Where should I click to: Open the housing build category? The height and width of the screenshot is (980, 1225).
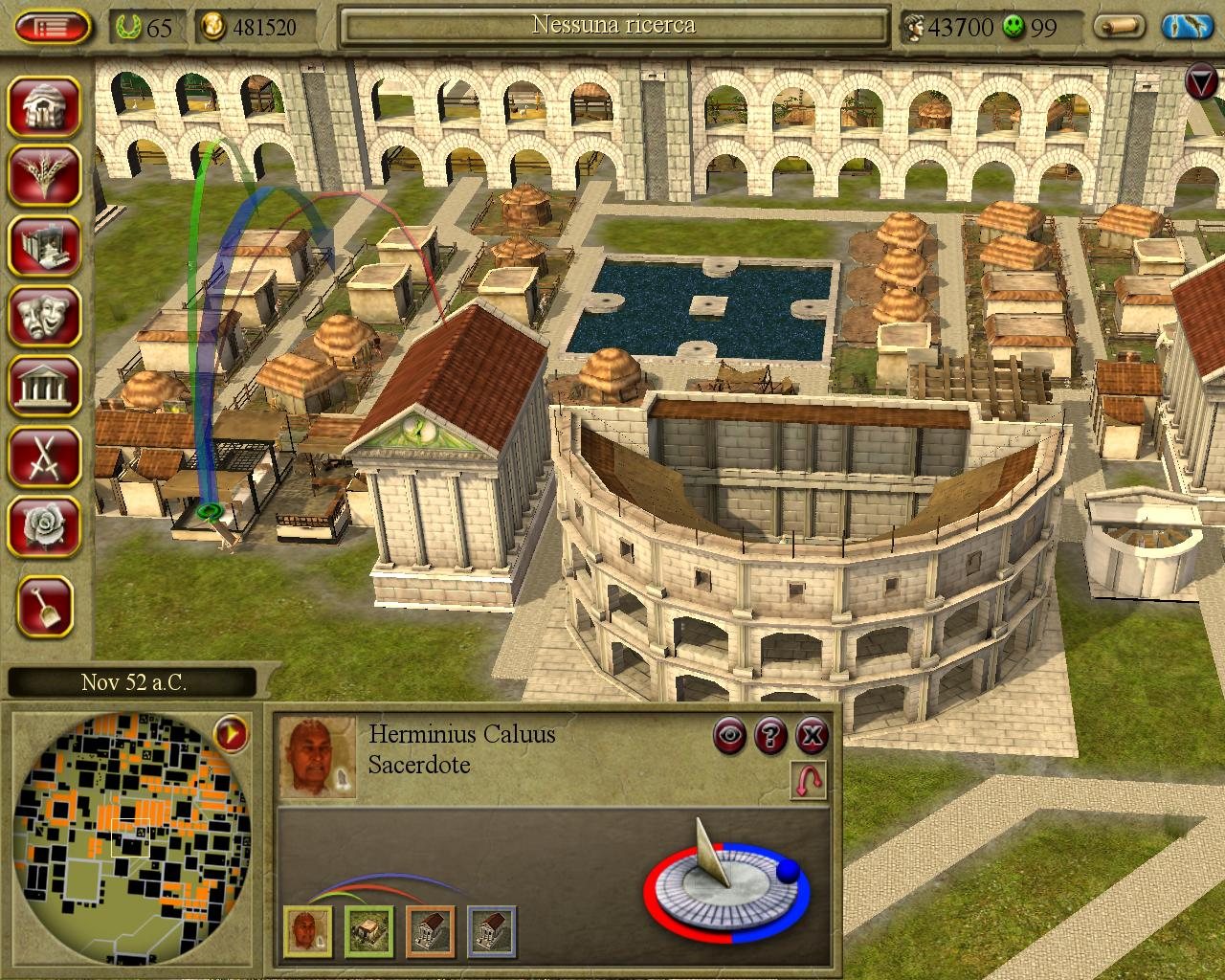coord(44,105)
